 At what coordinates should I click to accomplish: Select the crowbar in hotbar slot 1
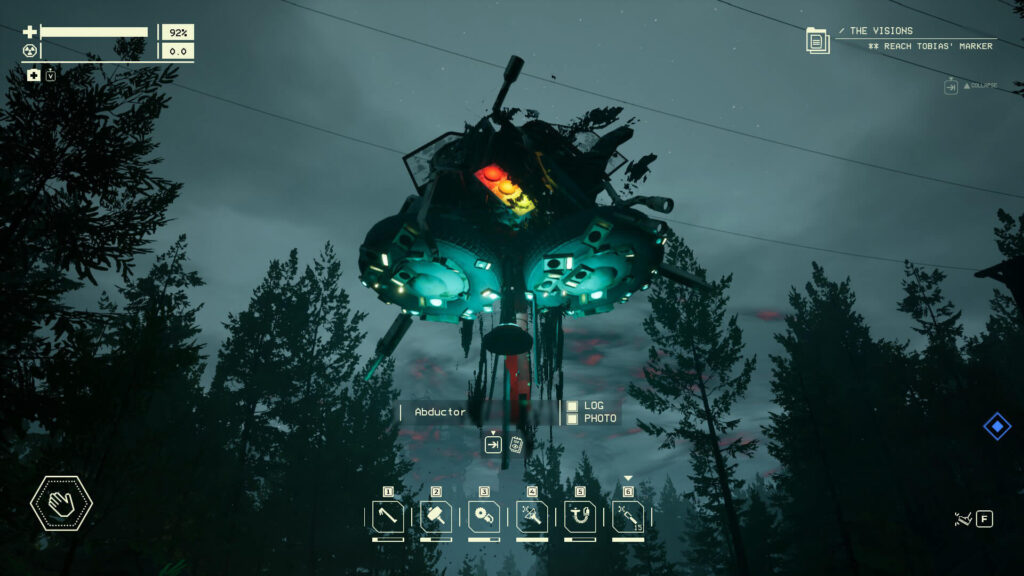pos(388,516)
